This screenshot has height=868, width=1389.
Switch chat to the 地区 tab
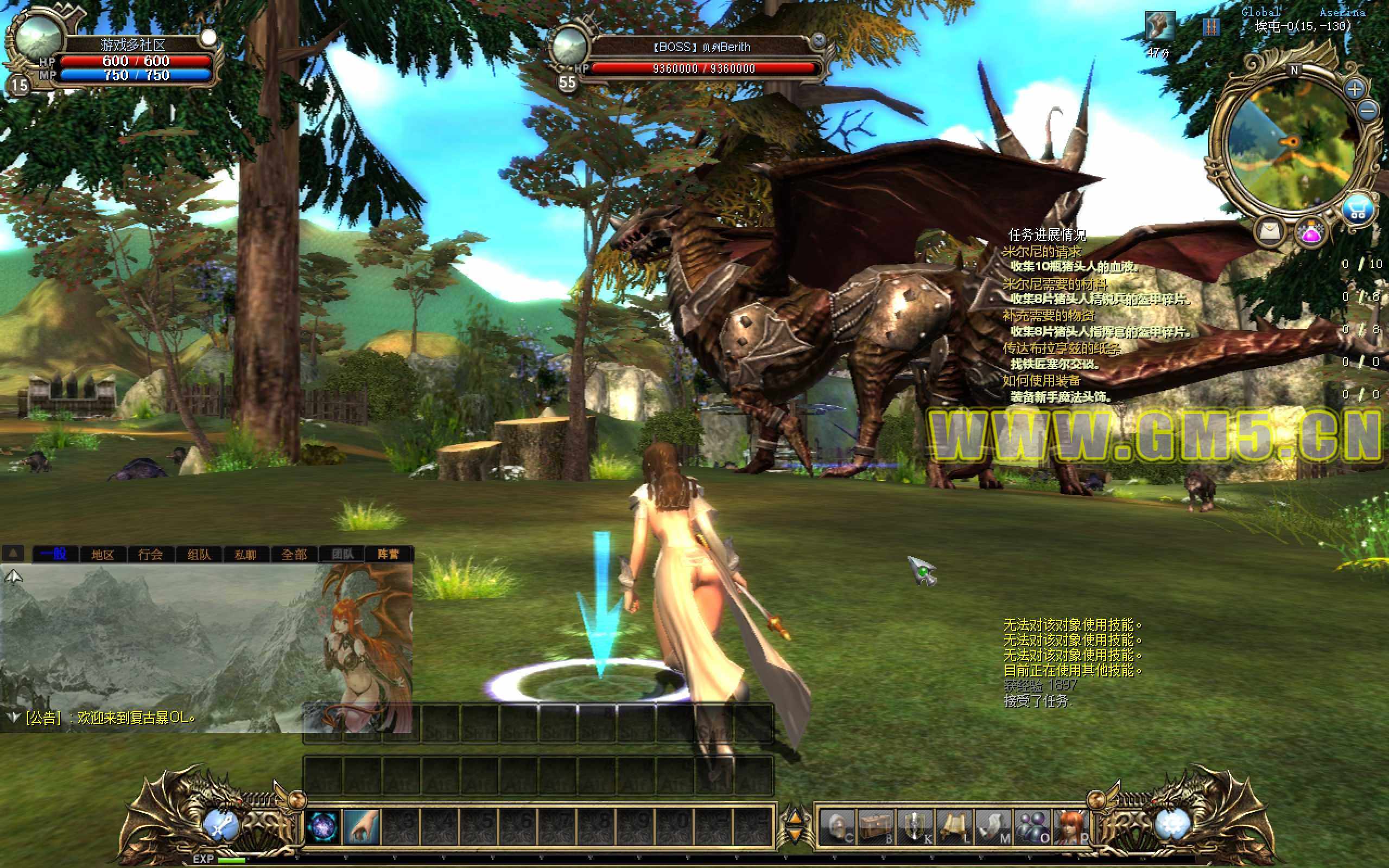click(x=103, y=554)
